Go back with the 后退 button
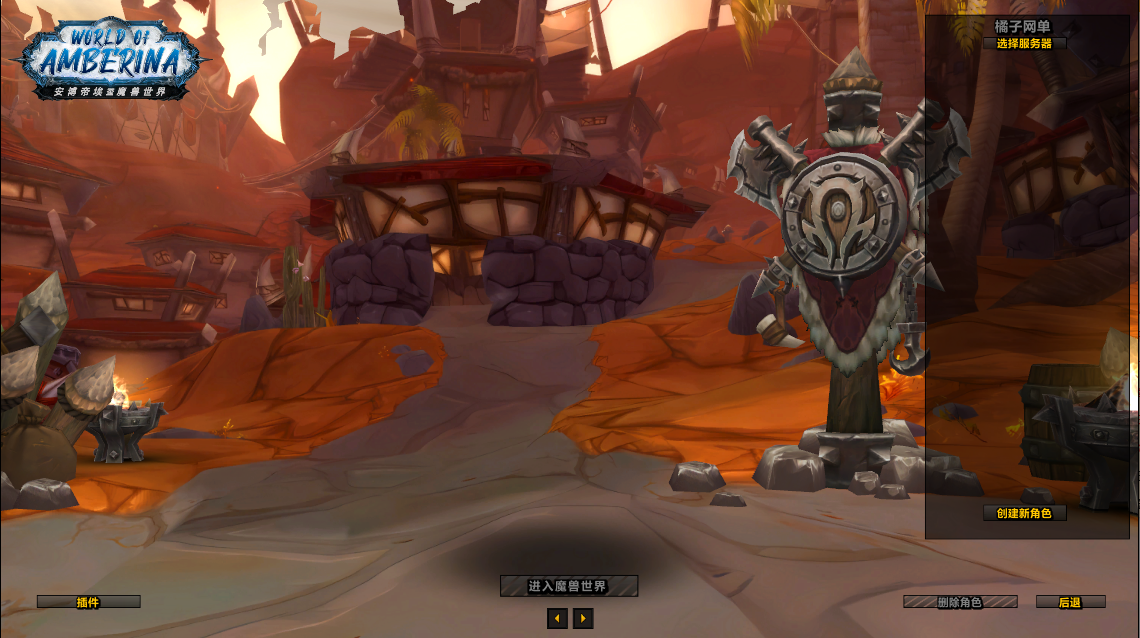Viewport: 1140px width, 638px height. [x=1070, y=602]
